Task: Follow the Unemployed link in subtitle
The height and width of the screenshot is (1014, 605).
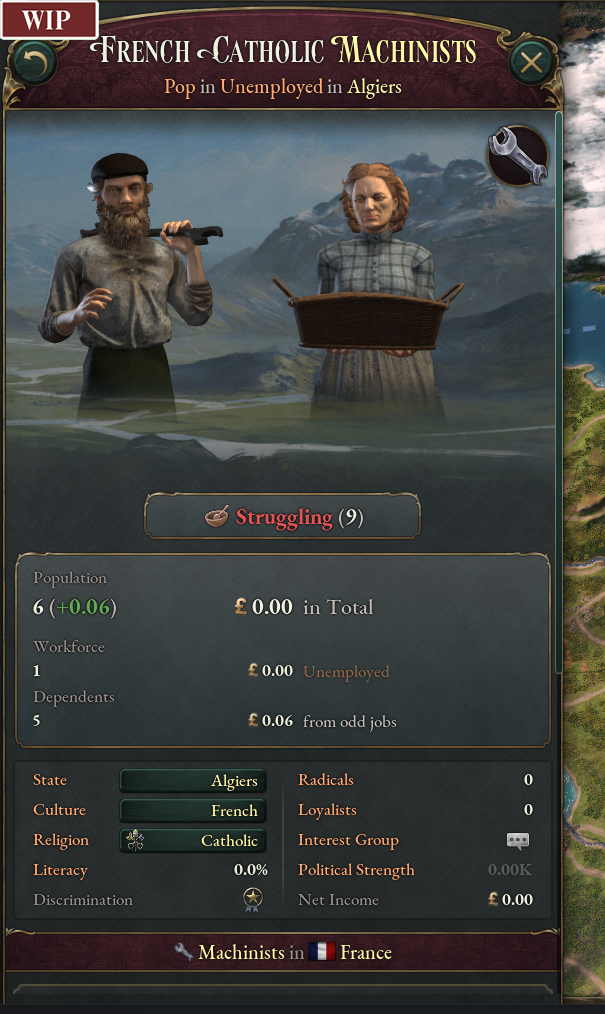Action: pyautogui.click(x=271, y=87)
